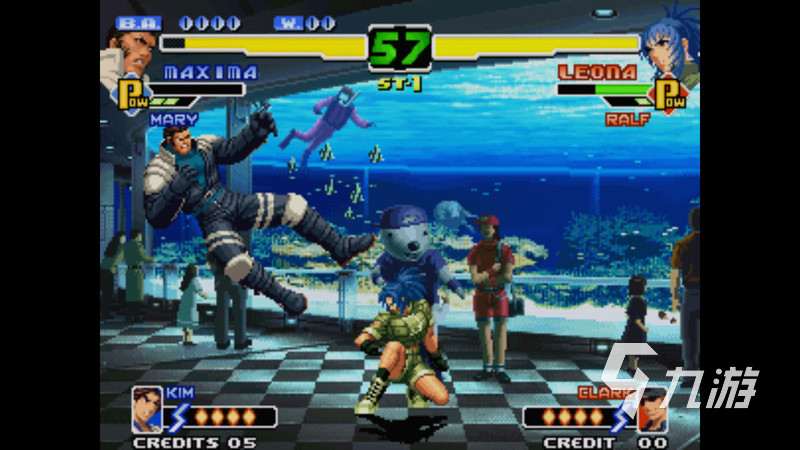Click the POW icon beside Leona's gauge

coord(670,95)
